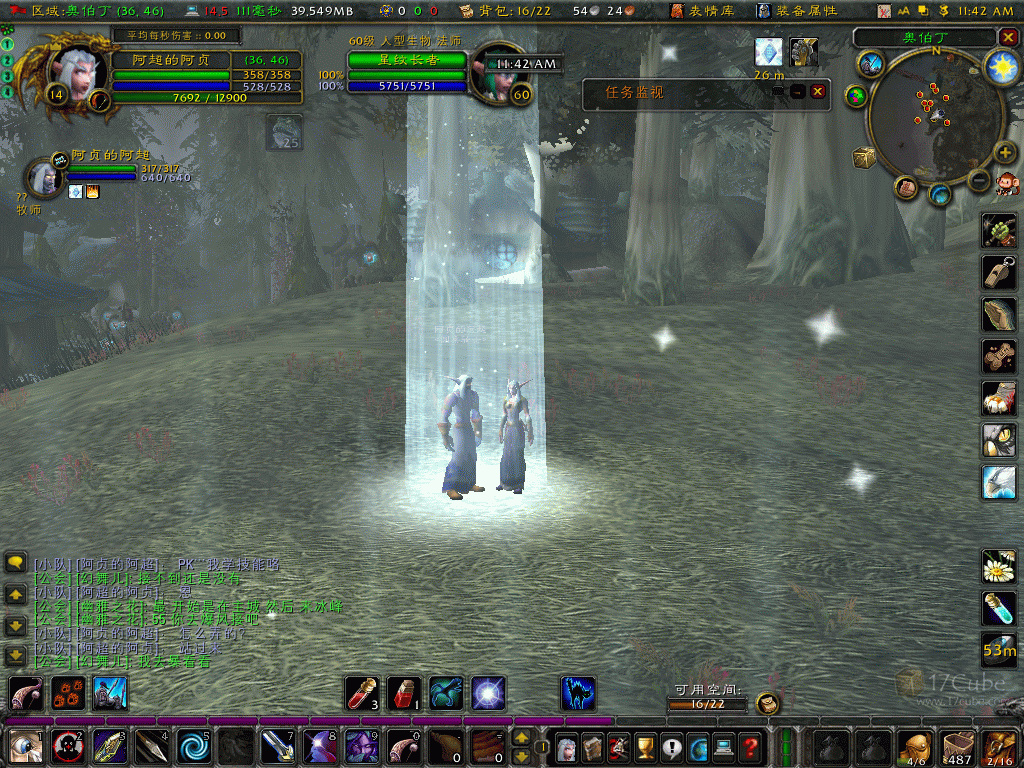
Task: Activate the blue cat form icon
Action: (x=578, y=693)
